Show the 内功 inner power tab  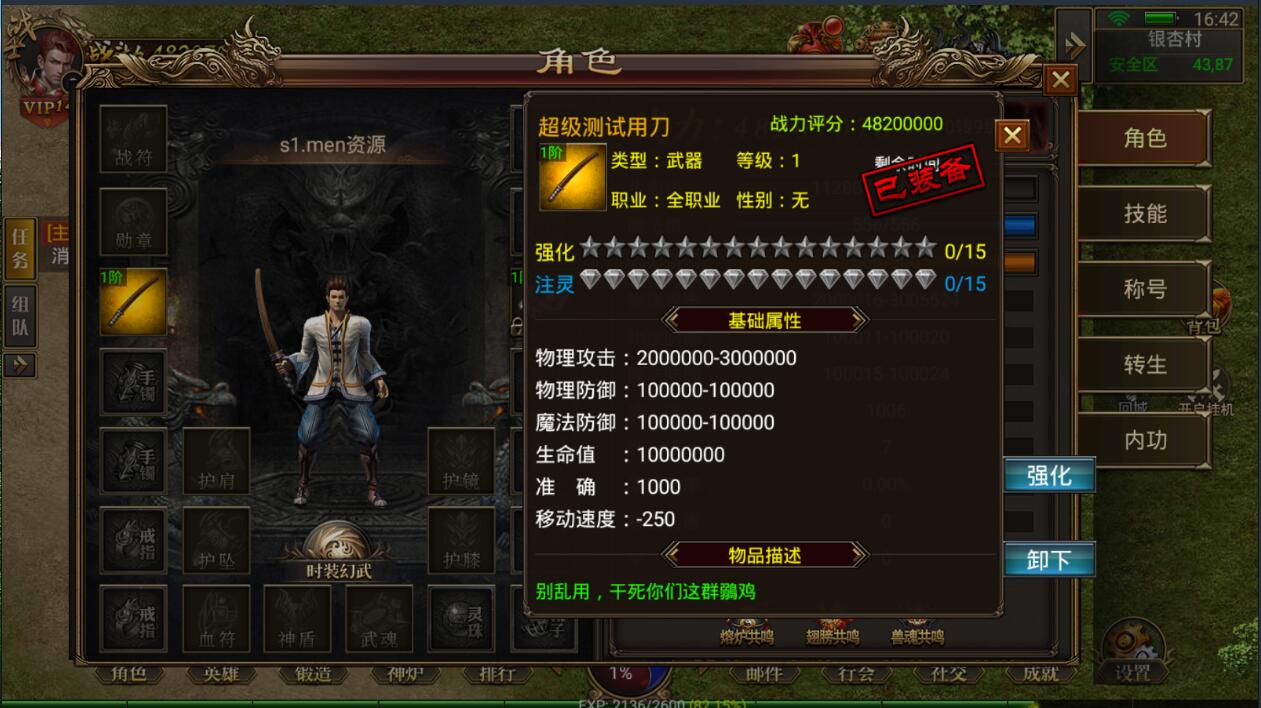(1144, 440)
